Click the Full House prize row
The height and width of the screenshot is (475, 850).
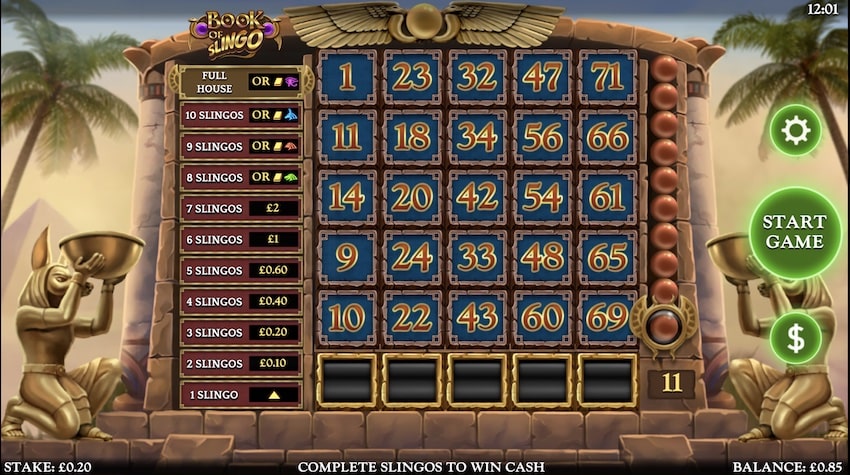tap(241, 82)
